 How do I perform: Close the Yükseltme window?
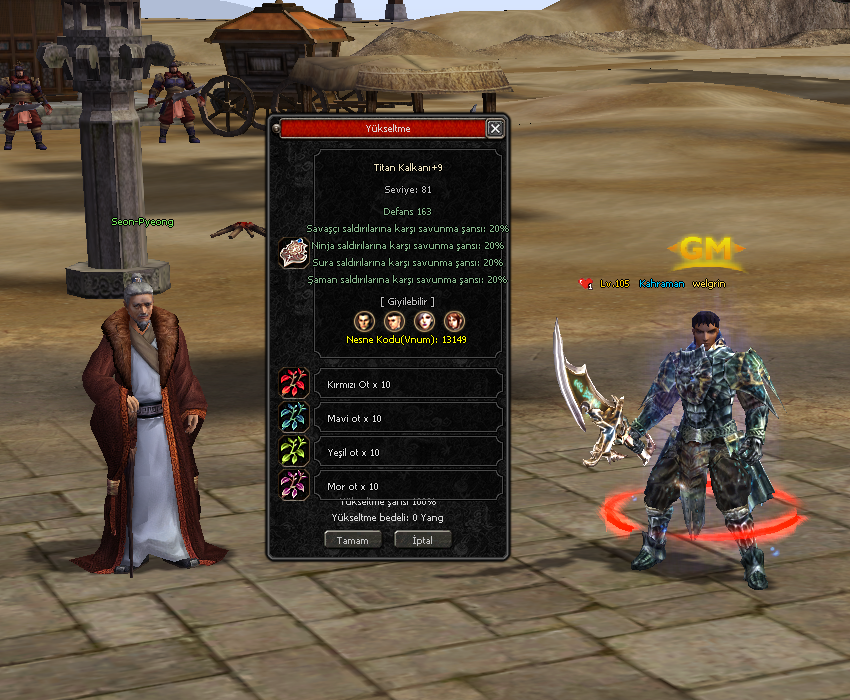[x=495, y=129]
